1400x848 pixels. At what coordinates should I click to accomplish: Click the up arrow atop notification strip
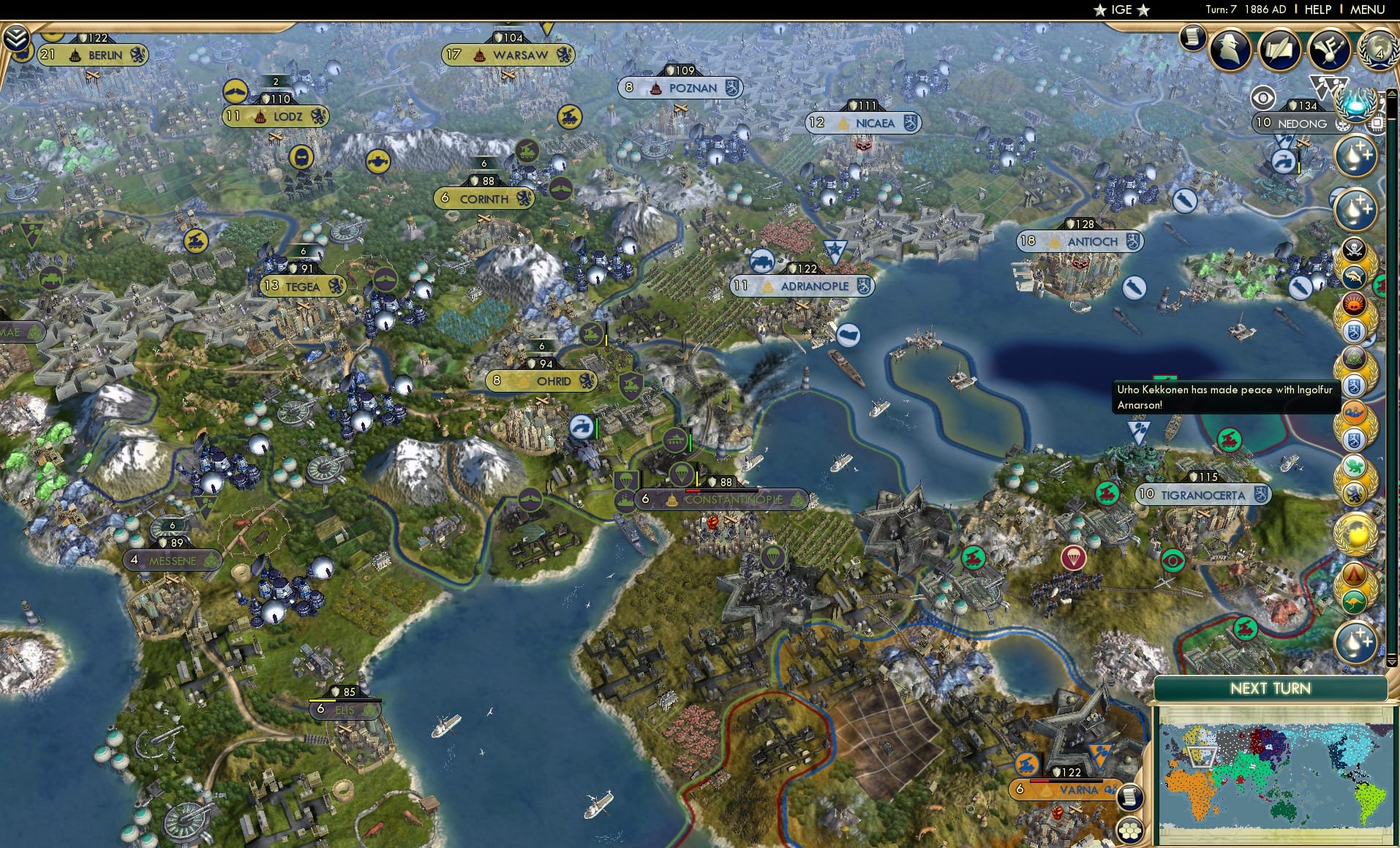coord(1392,94)
